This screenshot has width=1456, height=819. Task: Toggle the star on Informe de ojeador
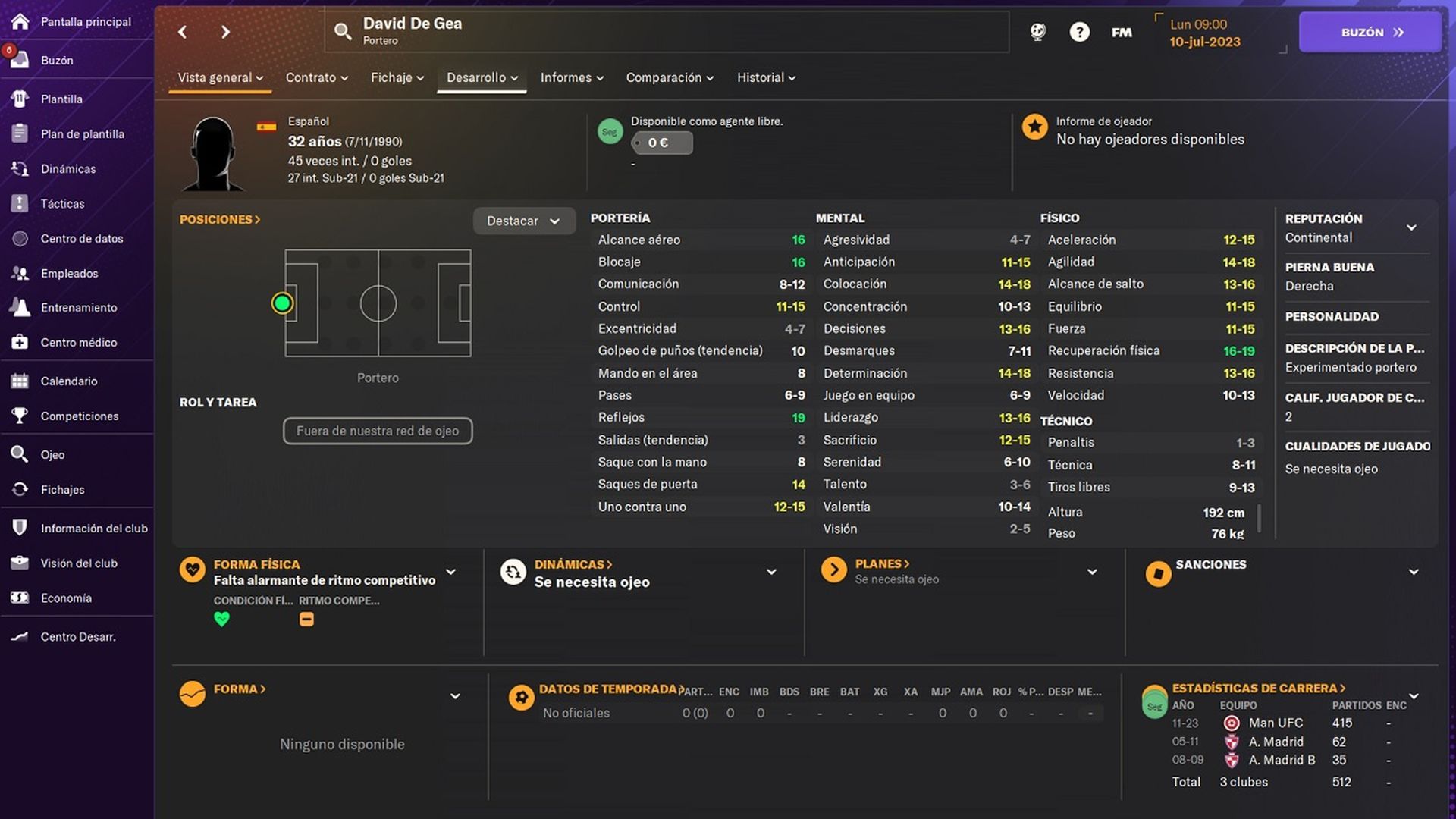point(1035,127)
